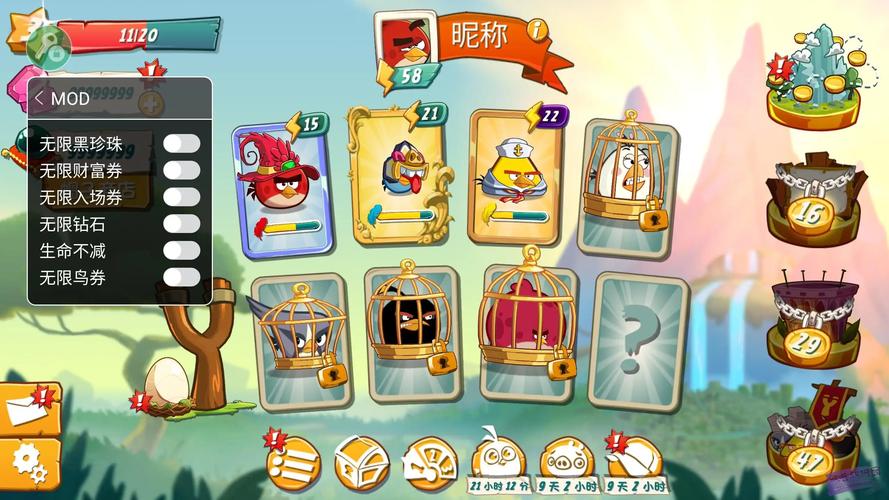Image resolution: width=889 pixels, height=500 pixels.
Task: Switch on the 无限入场券 option
Action: click(x=181, y=197)
